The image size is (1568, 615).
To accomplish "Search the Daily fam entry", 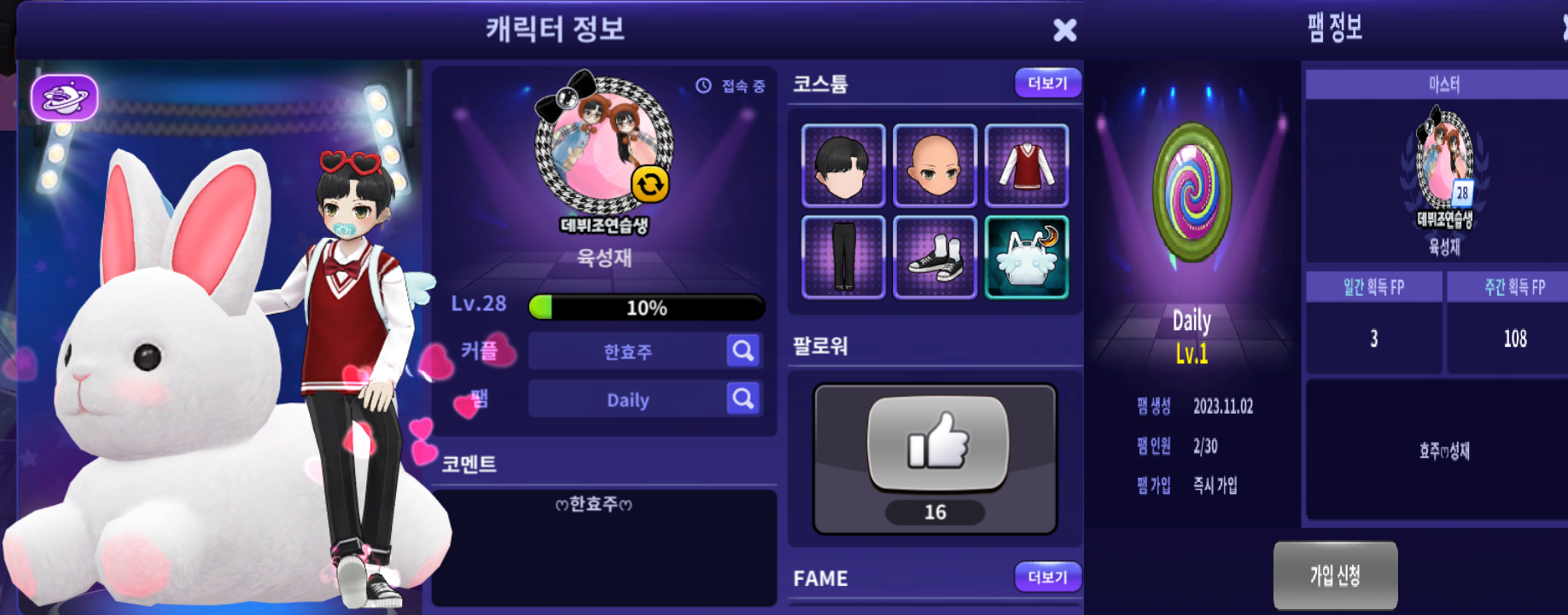I will [x=743, y=398].
